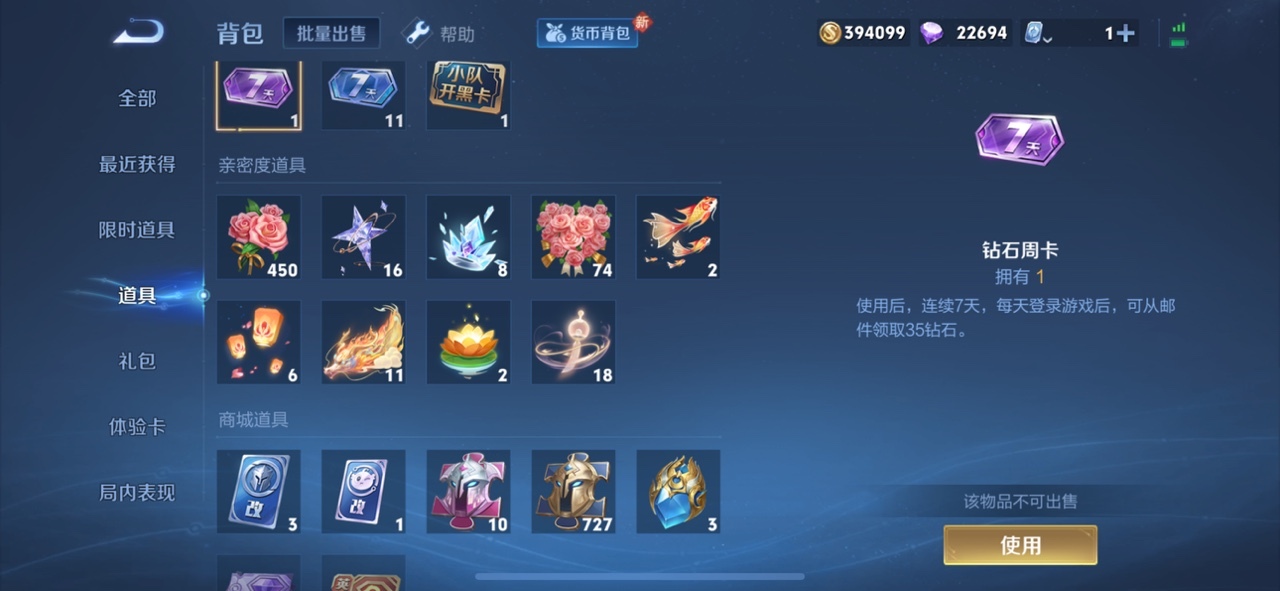Viewport: 1280px width, 591px height.
Task: Open the 帮助 help page
Action: [x=439, y=34]
